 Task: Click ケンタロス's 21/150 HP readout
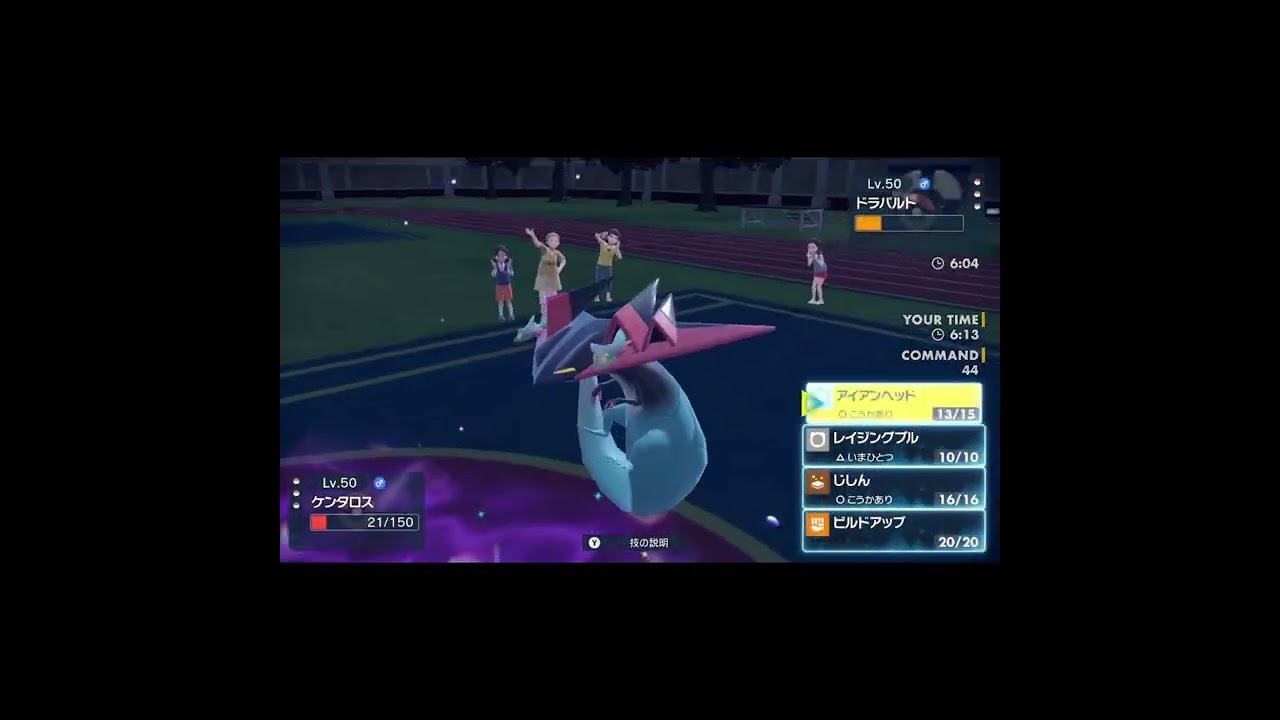click(x=391, y=520)
